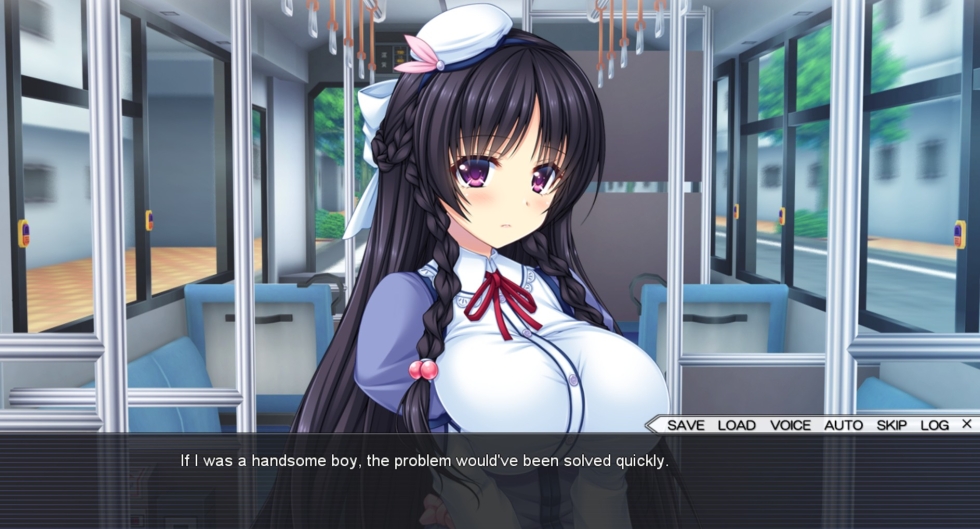Open the LOAD menu
The height and width of the screenshot is (529, 980).
click(x=736, y=425)
